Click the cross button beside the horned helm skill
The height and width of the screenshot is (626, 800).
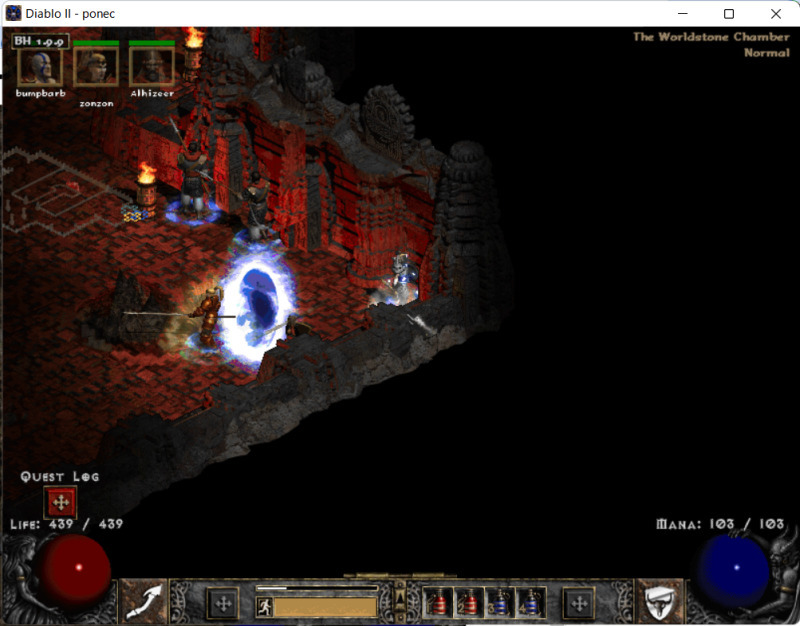579,603
